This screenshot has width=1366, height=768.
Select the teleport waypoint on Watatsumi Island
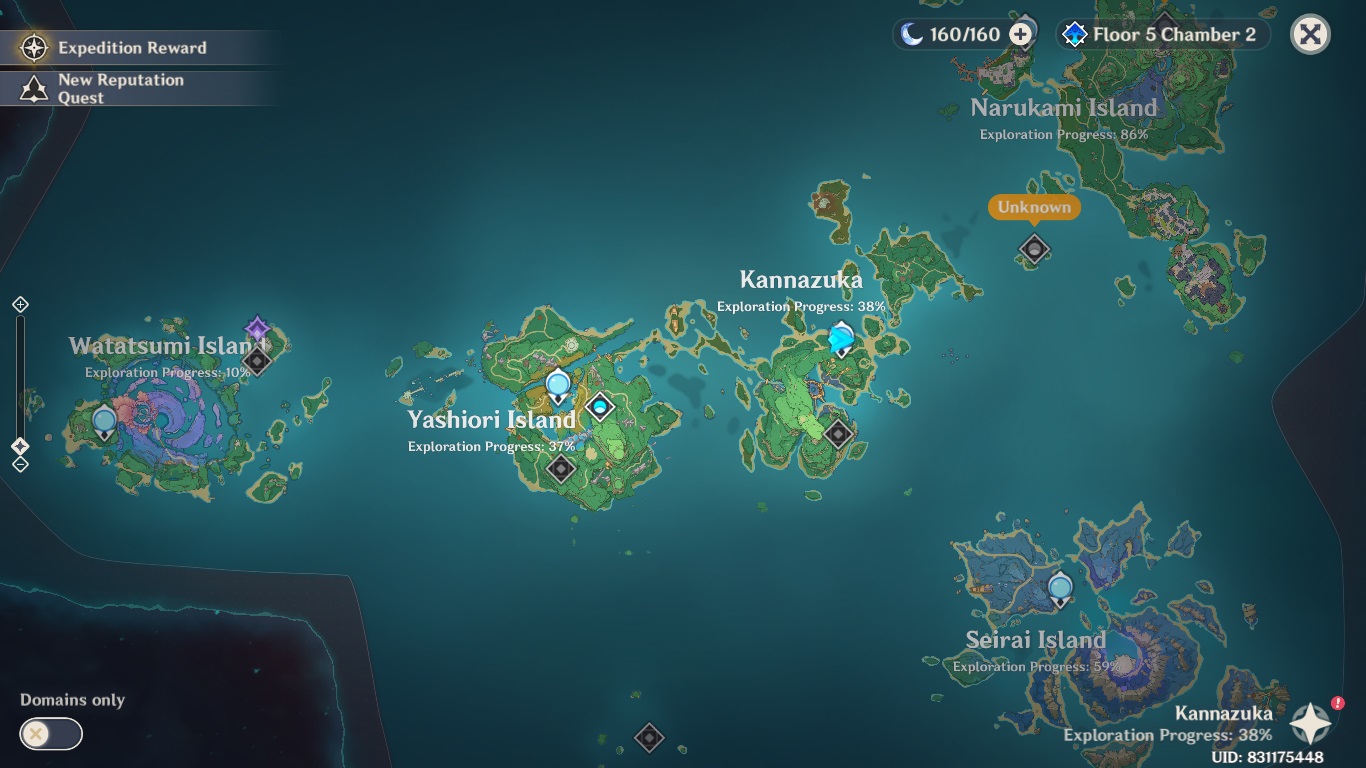(x=104, y=422)
